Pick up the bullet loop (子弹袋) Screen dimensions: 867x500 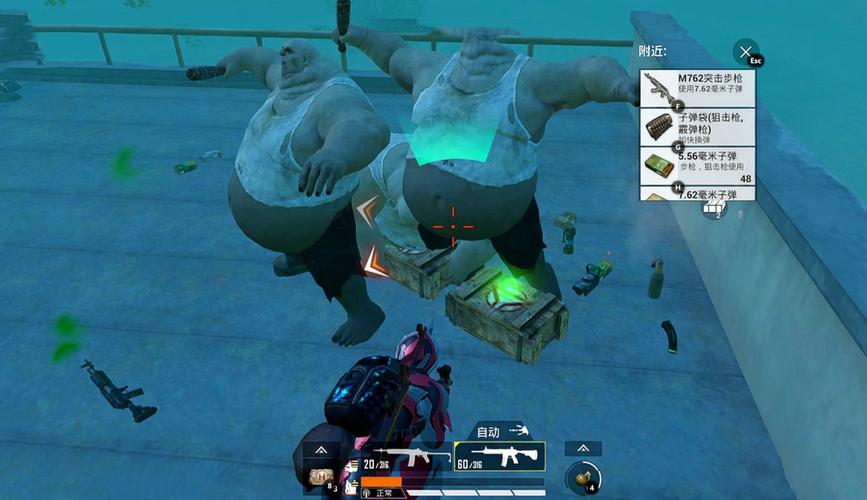[x=697, y=127]
